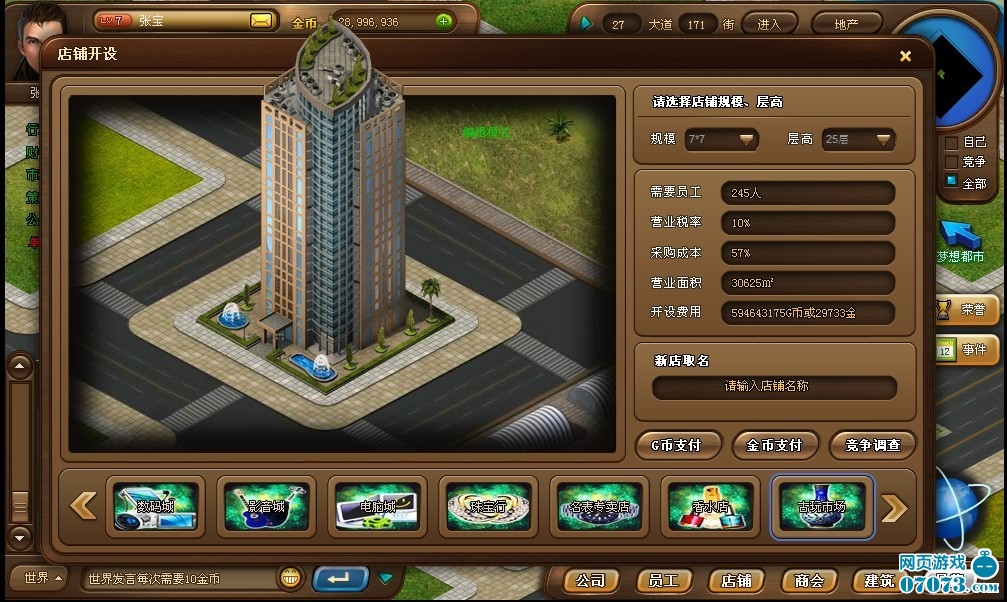Image resolution: width=1007 pixels, height=602 pixels.
Task: Add gold coins with the plus button
Action: (x=444, y=21)
